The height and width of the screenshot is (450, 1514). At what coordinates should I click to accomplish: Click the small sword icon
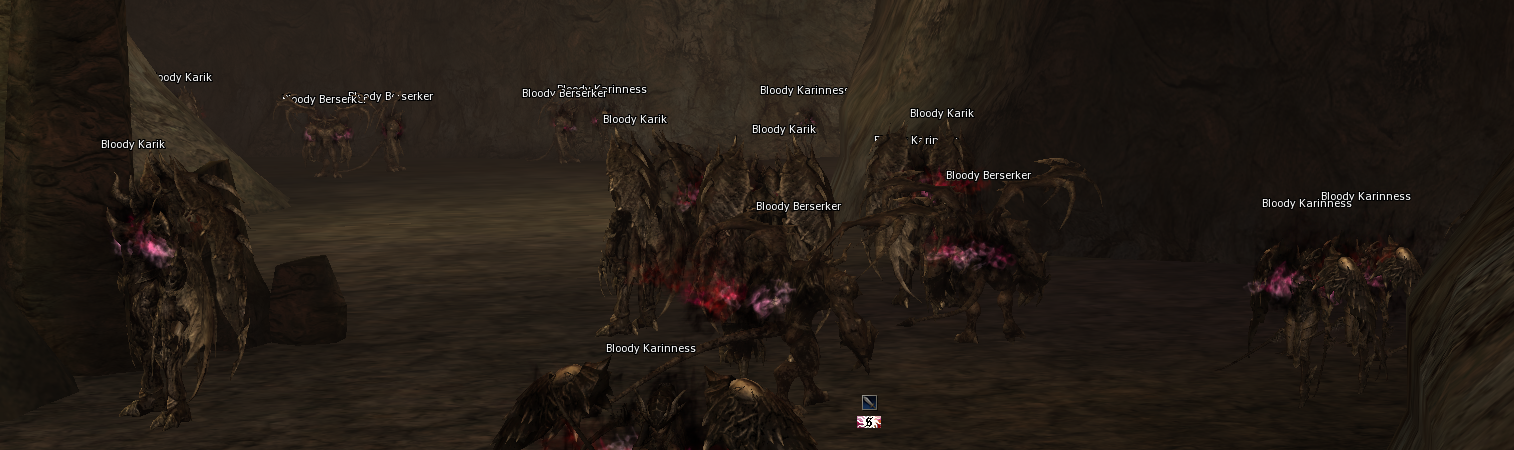[x=869, y=402]
